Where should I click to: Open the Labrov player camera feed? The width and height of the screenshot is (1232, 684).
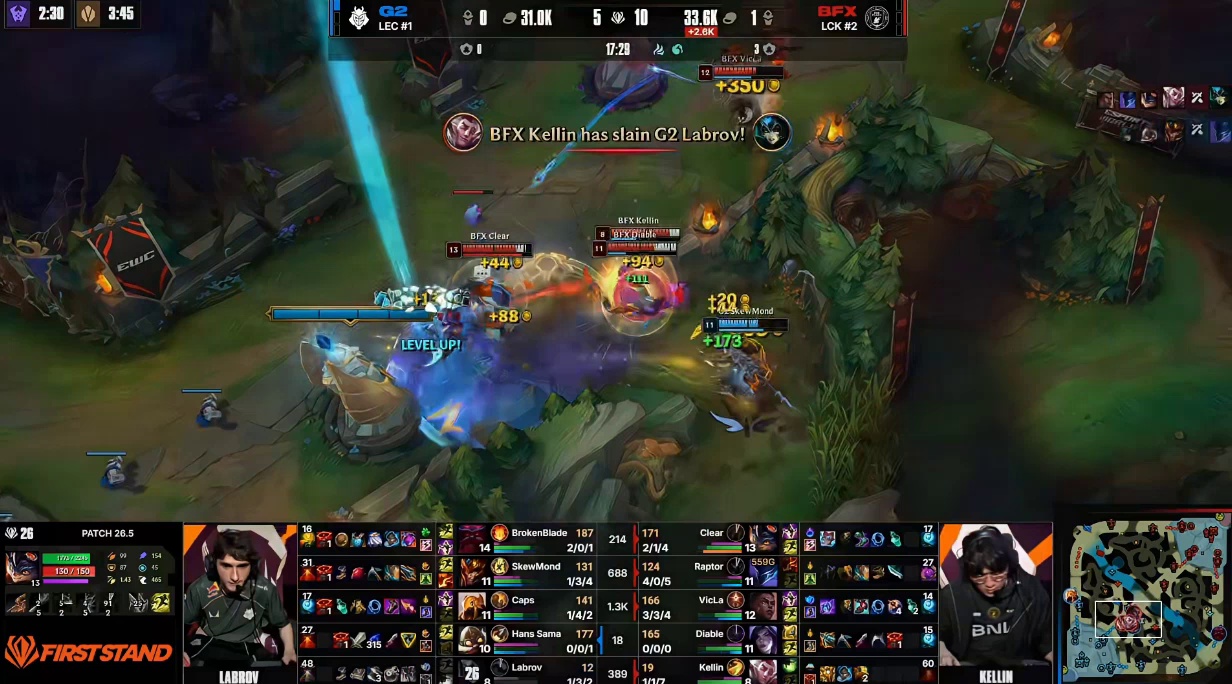coord(239,598)
